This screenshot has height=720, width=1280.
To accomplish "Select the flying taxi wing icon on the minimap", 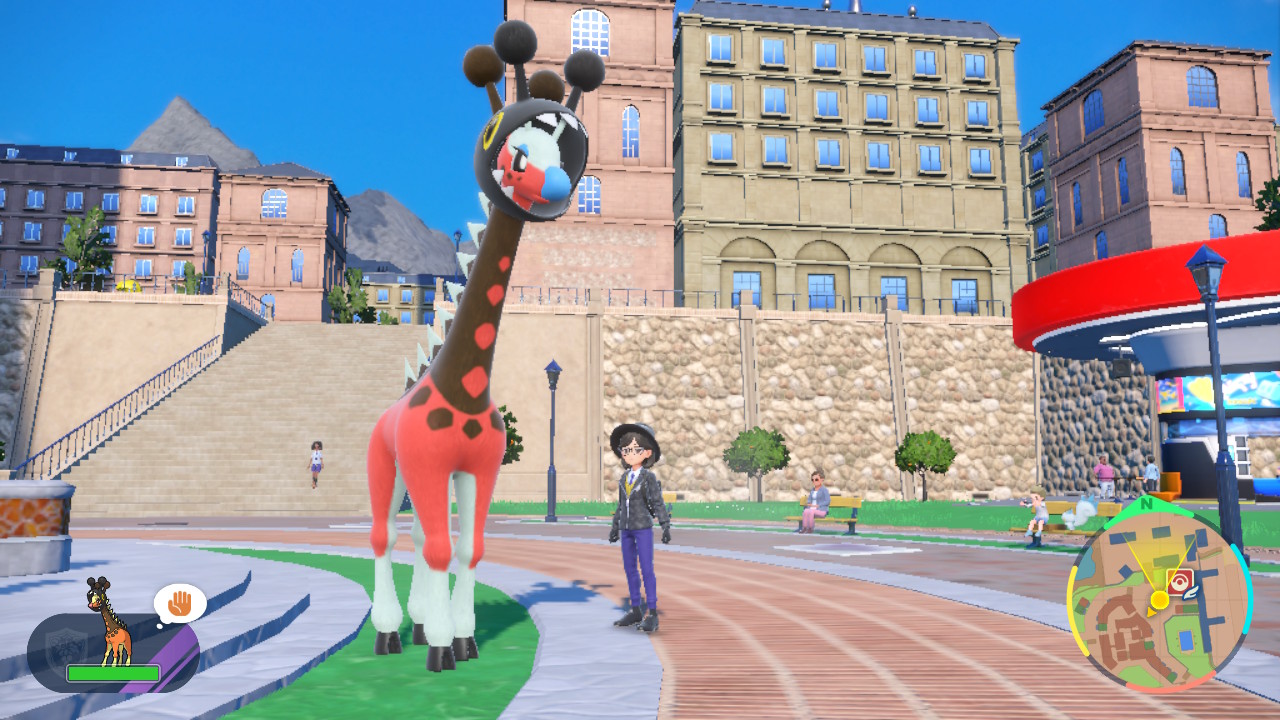I will [x=1191, y=592].
